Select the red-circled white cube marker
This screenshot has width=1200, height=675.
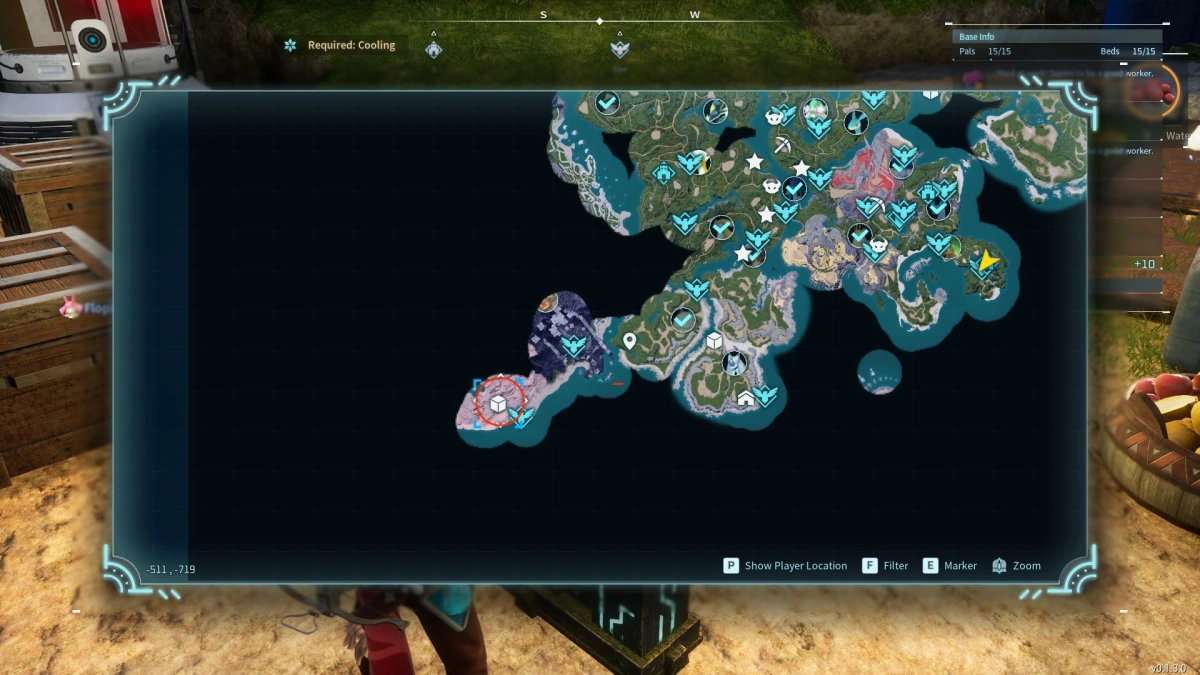[x=497, y=403]
